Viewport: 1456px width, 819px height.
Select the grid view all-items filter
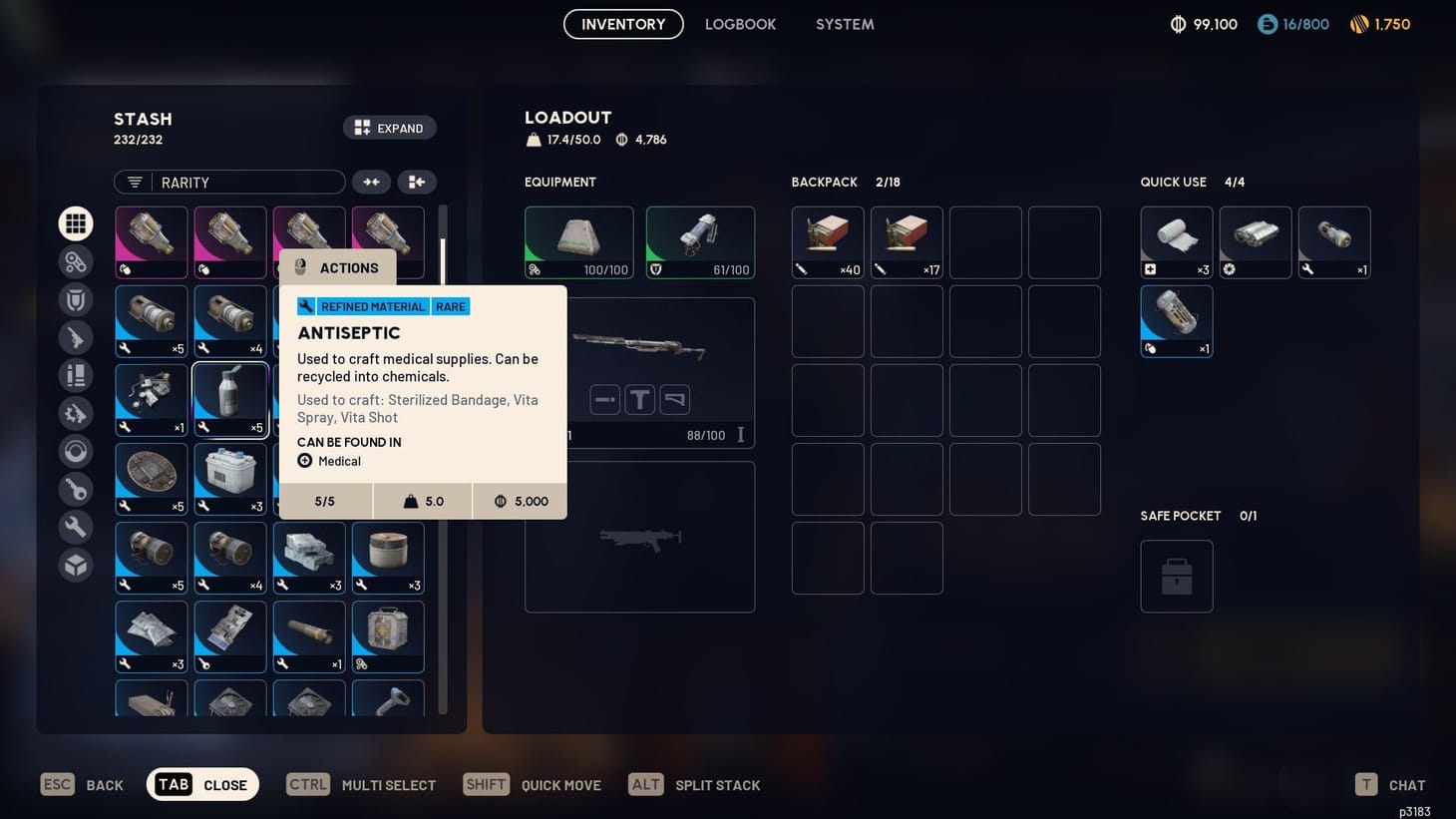[x=76, y=222]
